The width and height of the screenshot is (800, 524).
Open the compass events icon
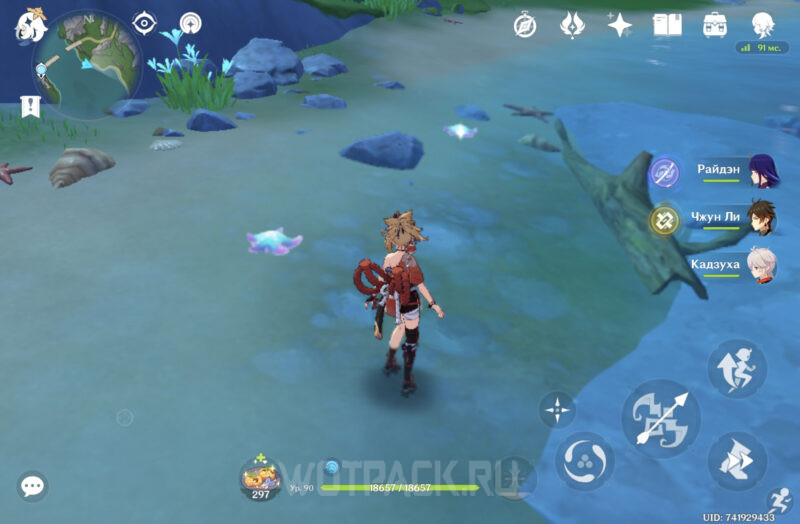click(525, 25)
